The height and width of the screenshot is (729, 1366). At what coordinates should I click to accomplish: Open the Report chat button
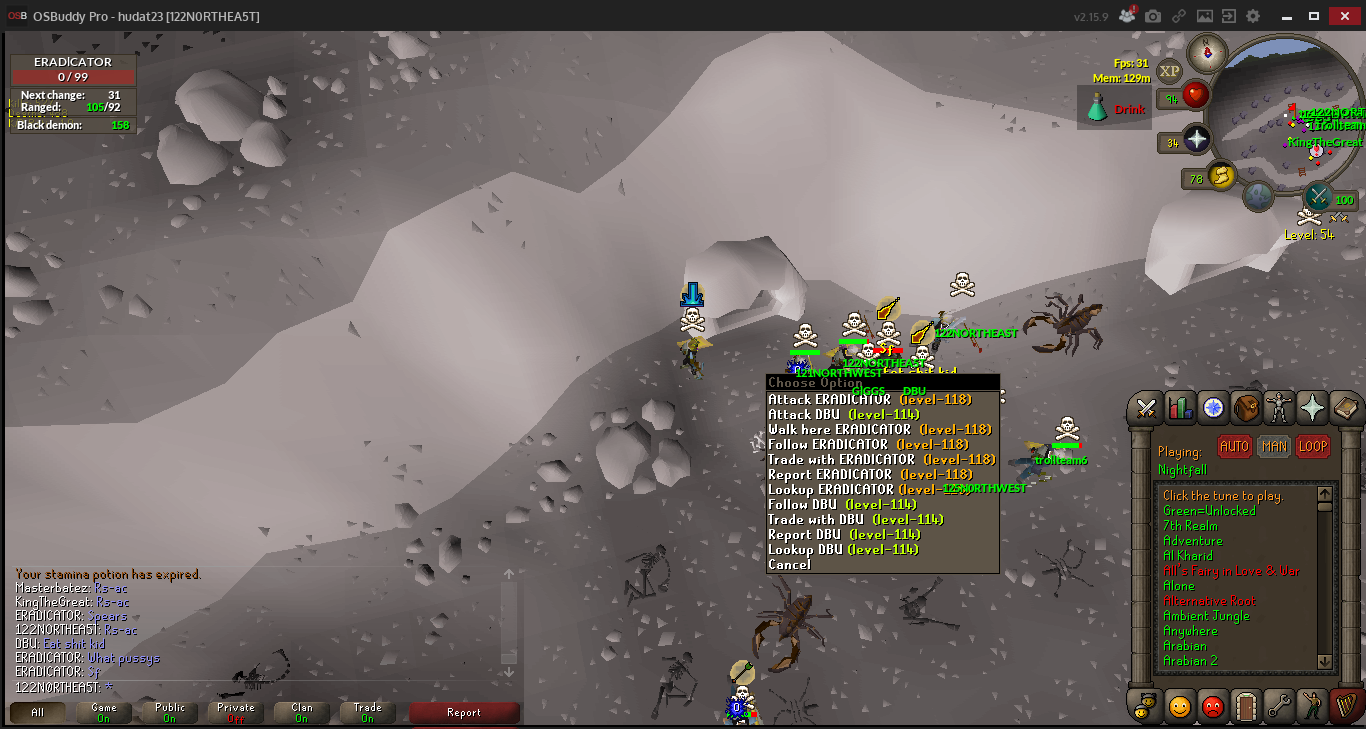pyautogui.click(x=464, y=713)
